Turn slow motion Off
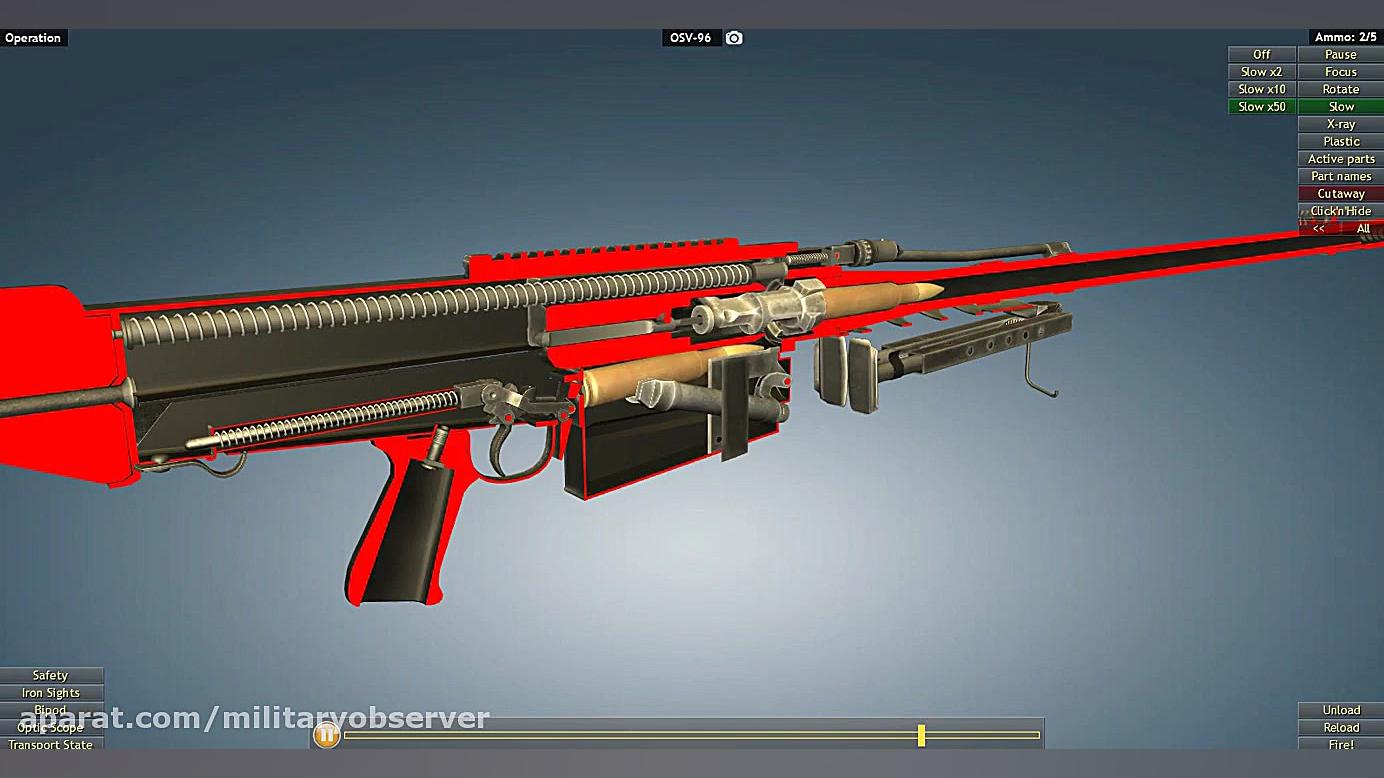 (x=1262, y=55)
